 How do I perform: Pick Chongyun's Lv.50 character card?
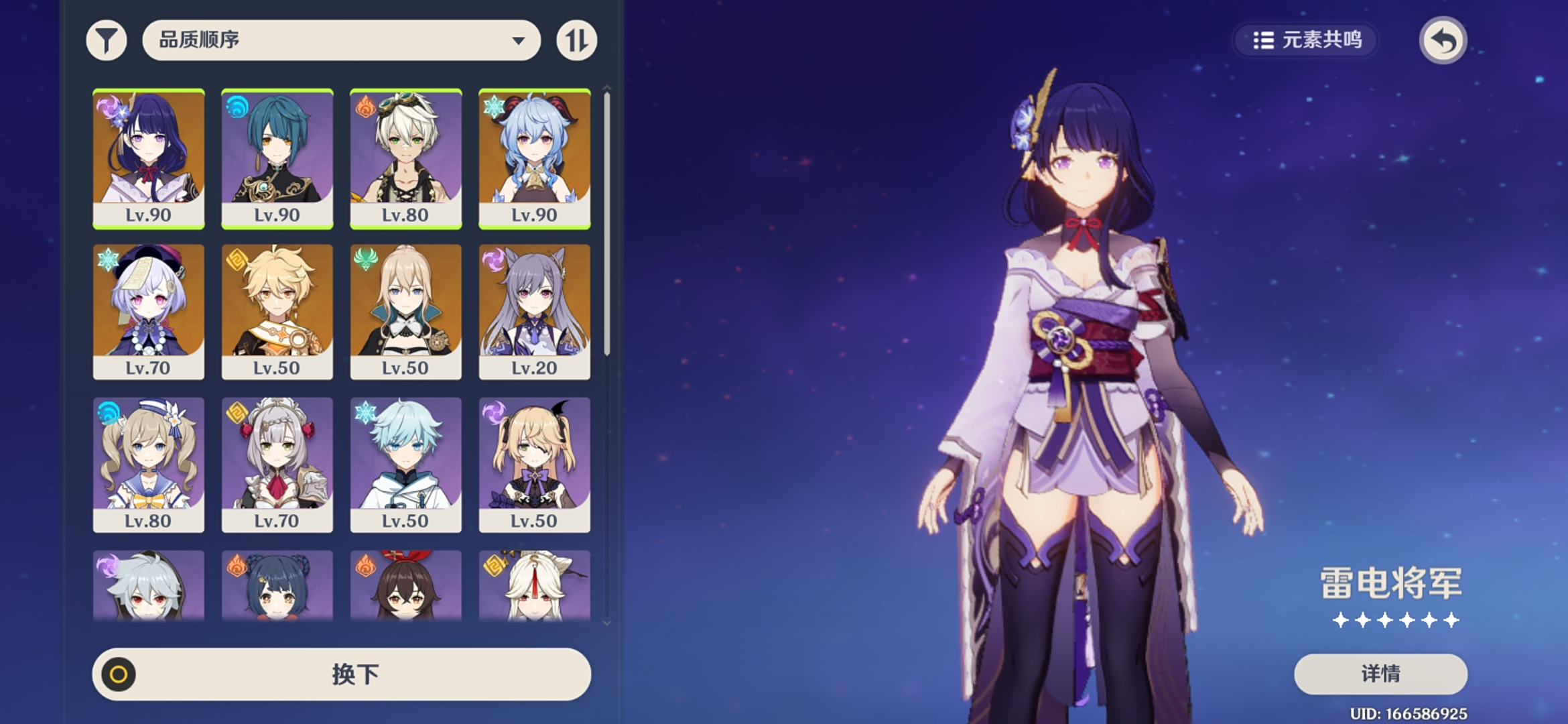click(x=405, y=464)
